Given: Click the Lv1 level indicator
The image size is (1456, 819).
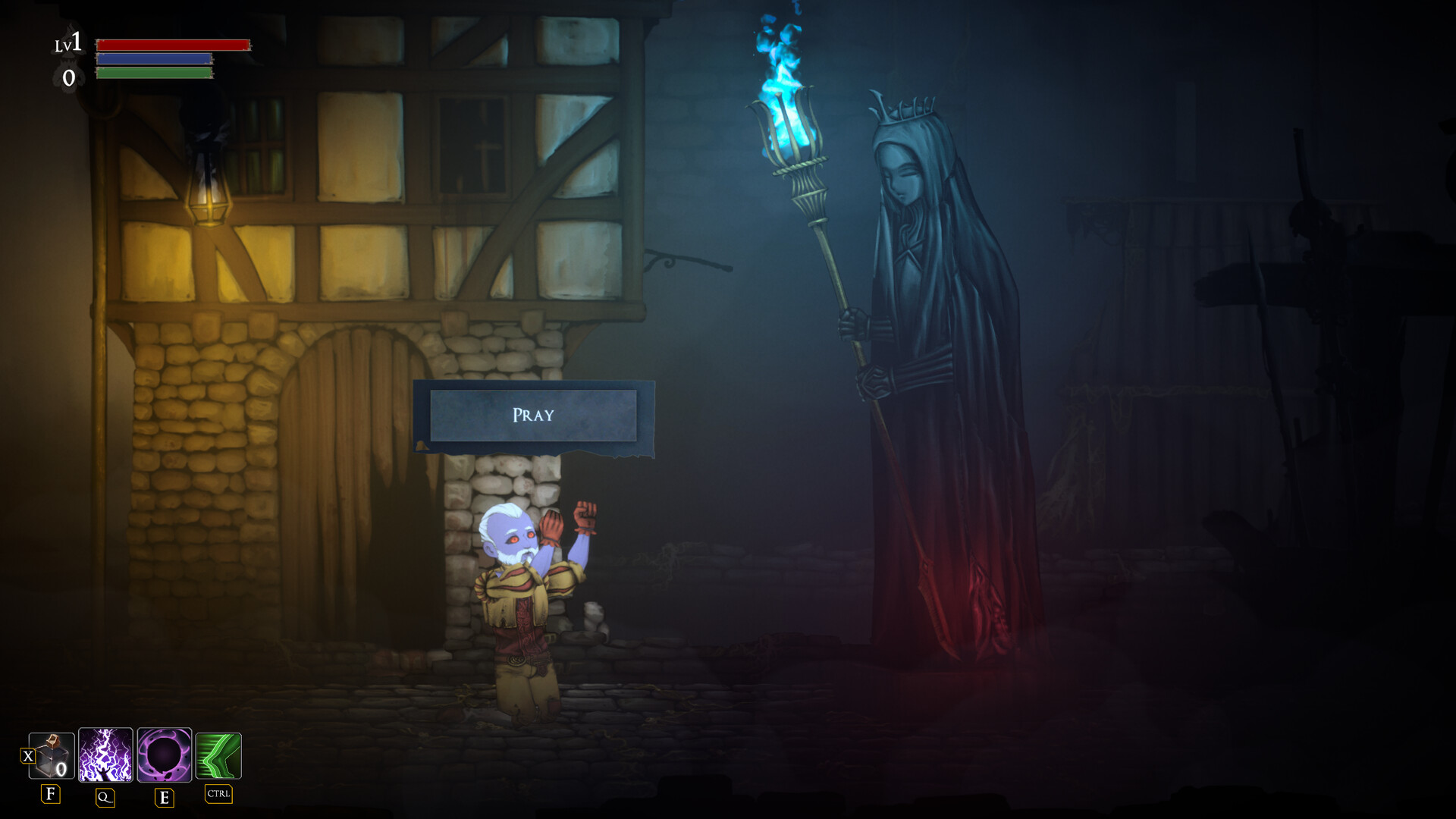Looking at the screenshot, I should point(70,42).
